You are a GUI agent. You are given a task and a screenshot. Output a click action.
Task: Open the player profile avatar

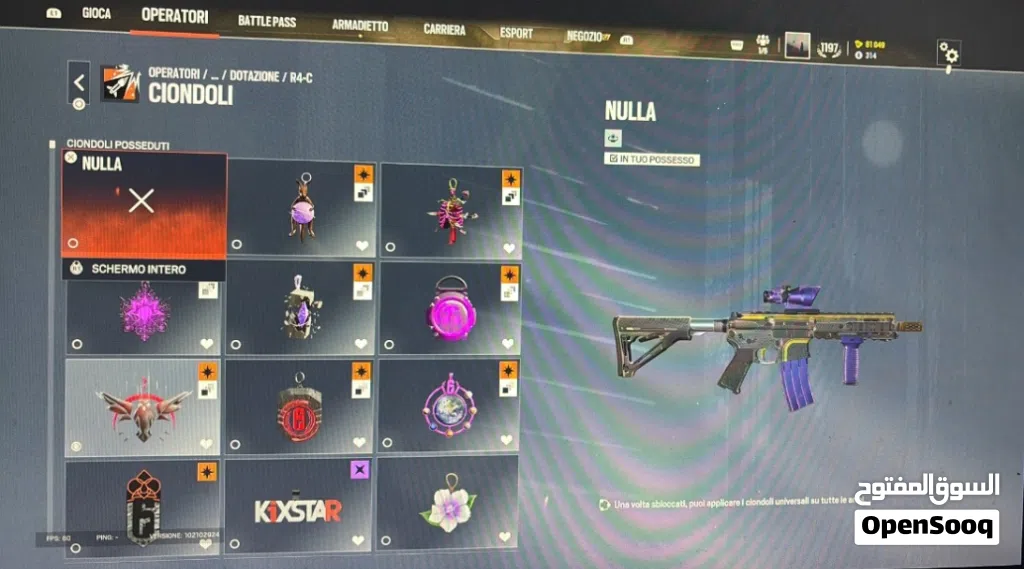(797, 46)
